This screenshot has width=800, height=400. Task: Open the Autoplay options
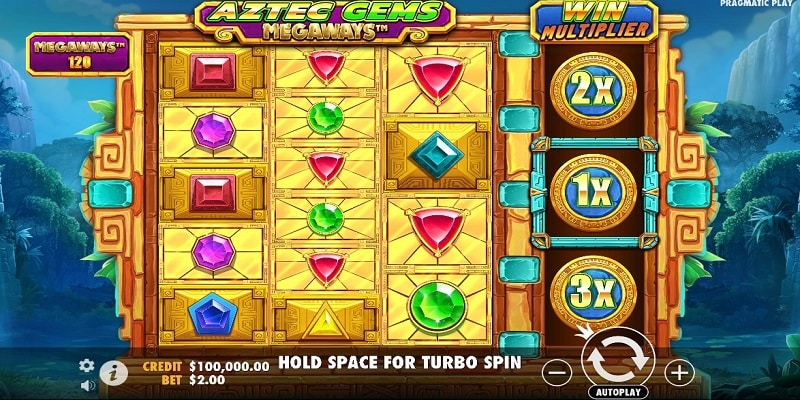click(617, 391)
